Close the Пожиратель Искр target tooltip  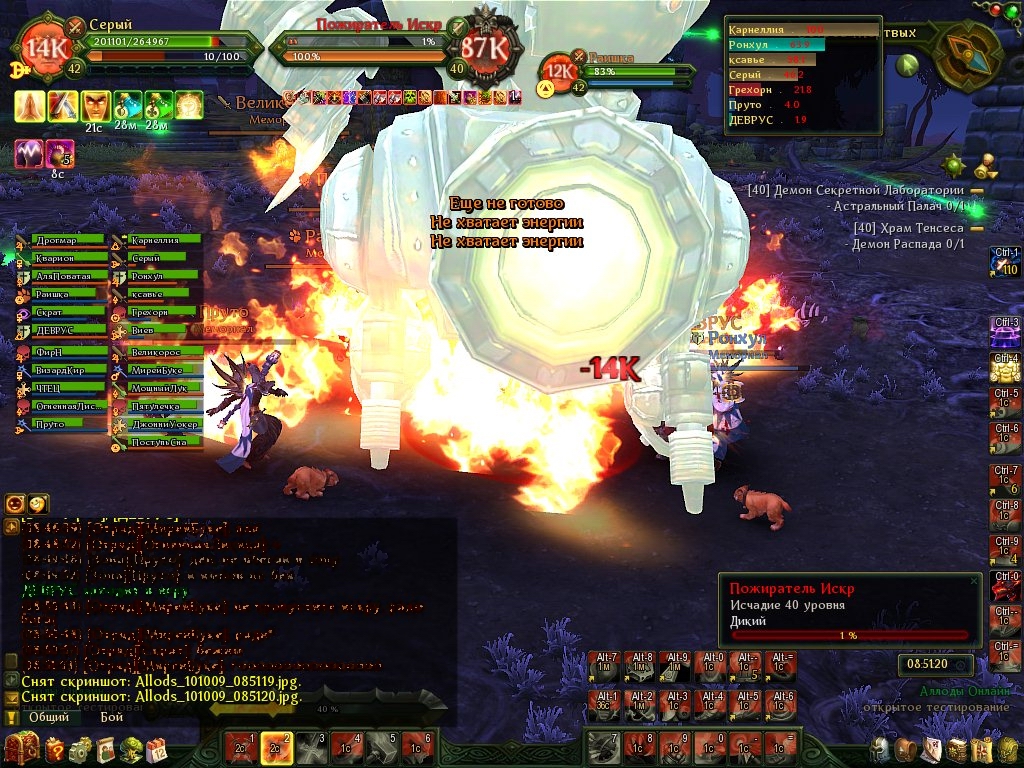974,580
